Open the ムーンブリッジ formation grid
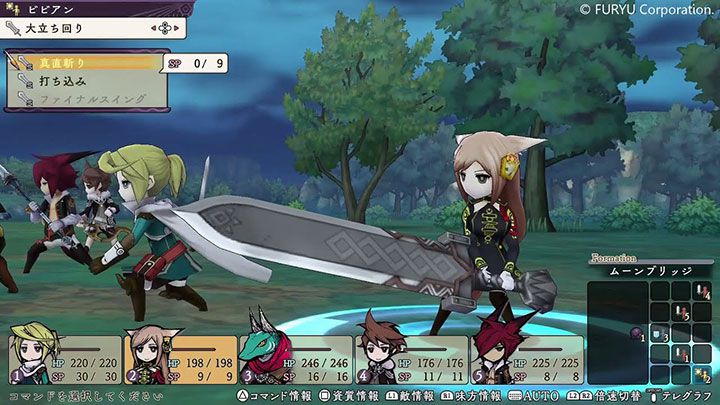Screen dimensions: 720x405 click(651, 270)
